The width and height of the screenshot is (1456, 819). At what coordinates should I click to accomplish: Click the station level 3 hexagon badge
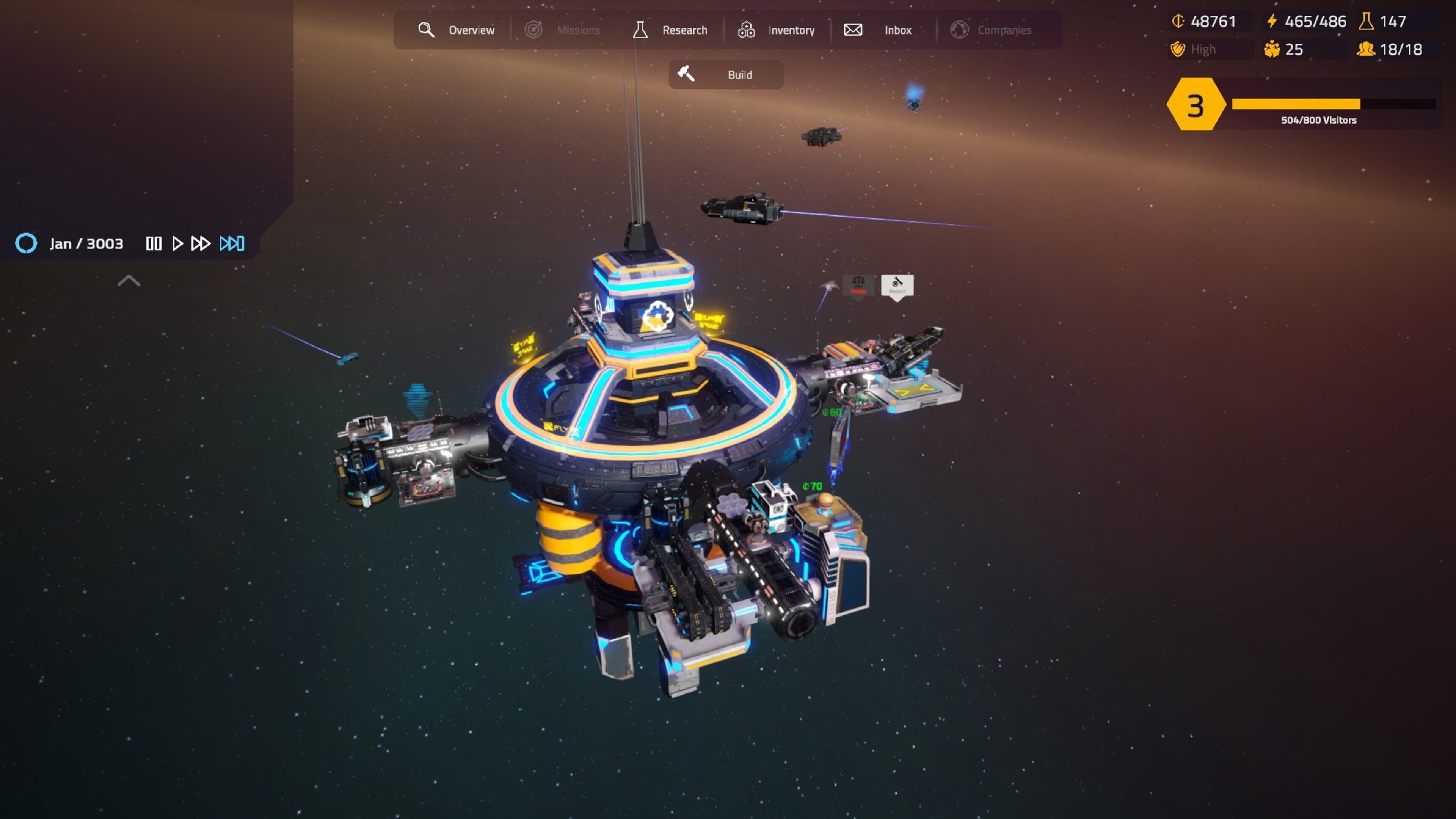(x=1195, y=105)
